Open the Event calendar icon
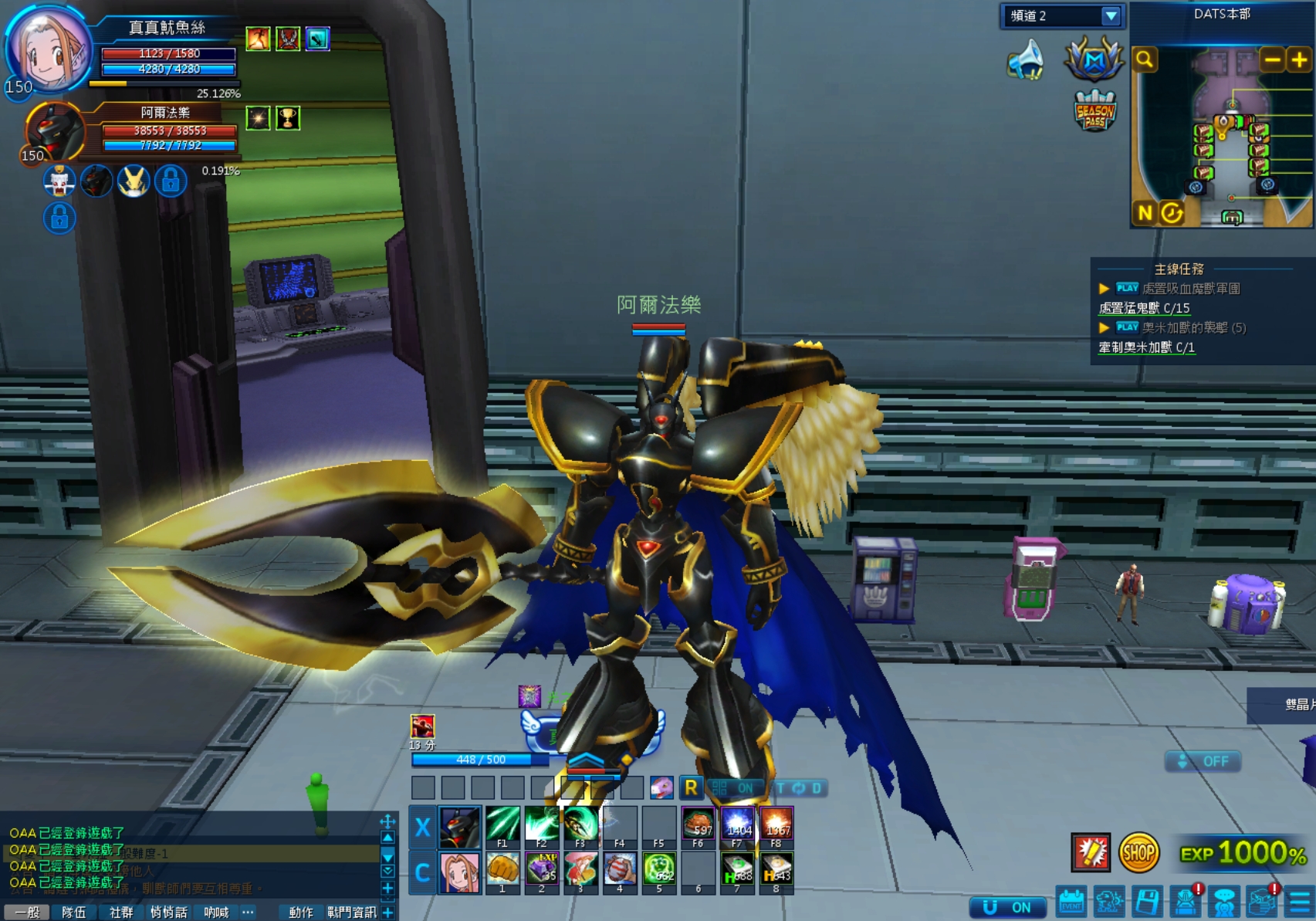 (1071, 901)
